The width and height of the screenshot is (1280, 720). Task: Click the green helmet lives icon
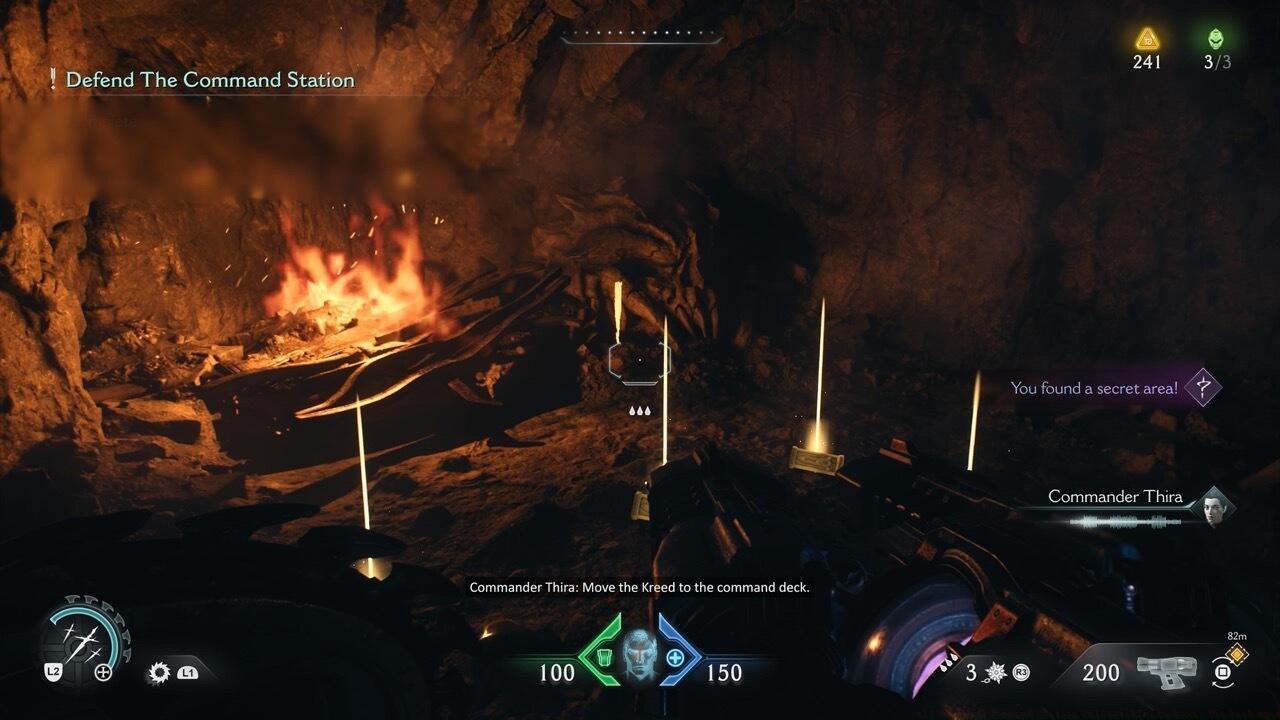[1216, 39]
